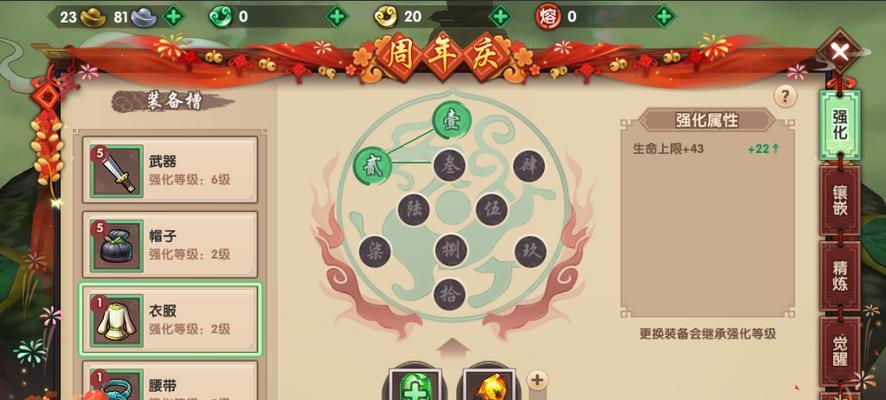Select the 陆 enhancement node
The width and height of the screenshot is (886, 400).
413,209
